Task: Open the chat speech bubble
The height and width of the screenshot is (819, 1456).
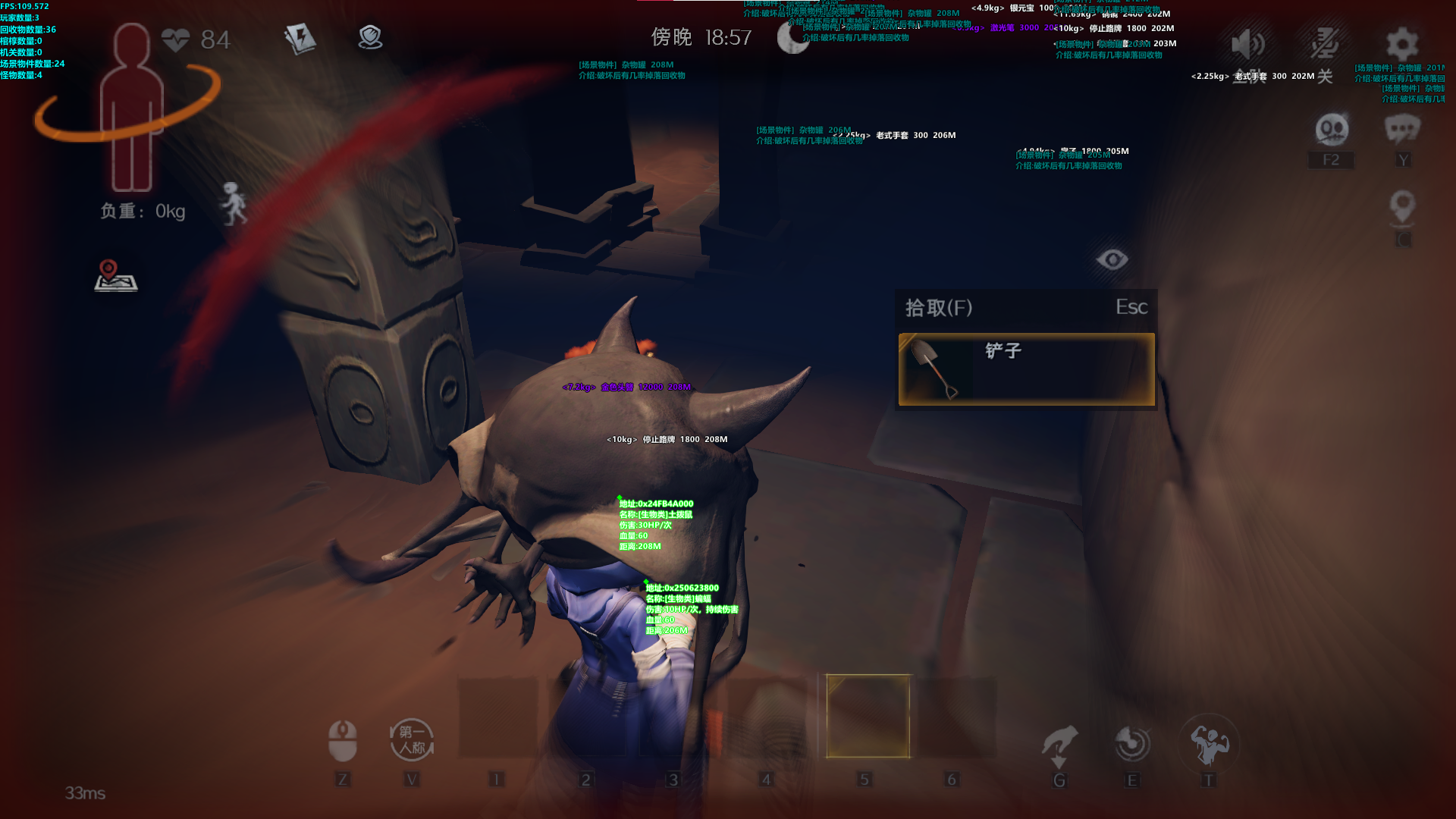Action: tap(1402, 130)
